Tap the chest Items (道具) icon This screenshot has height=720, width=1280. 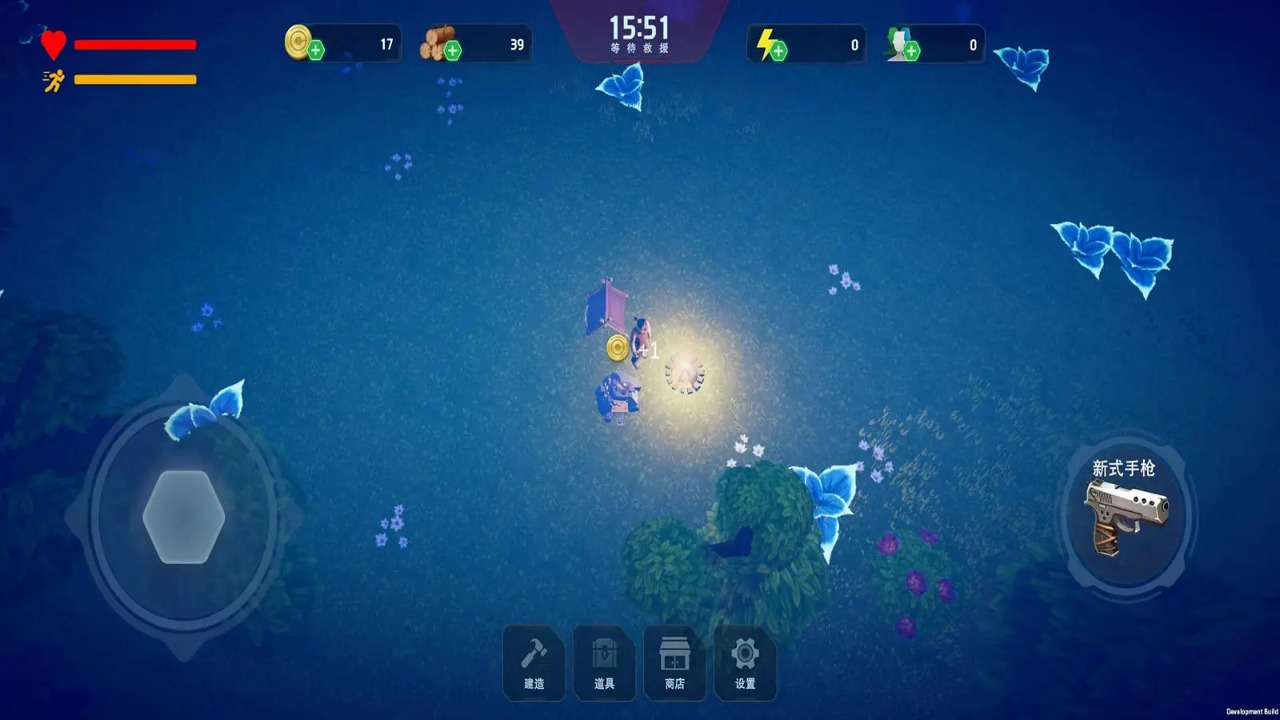point(604,650)
